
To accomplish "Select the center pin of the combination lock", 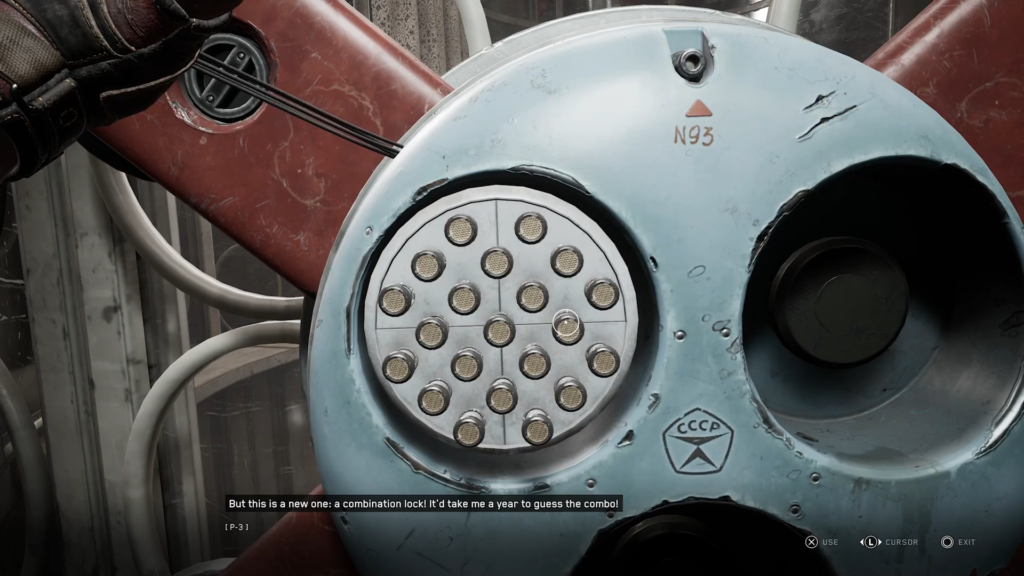I will [499, 330].
